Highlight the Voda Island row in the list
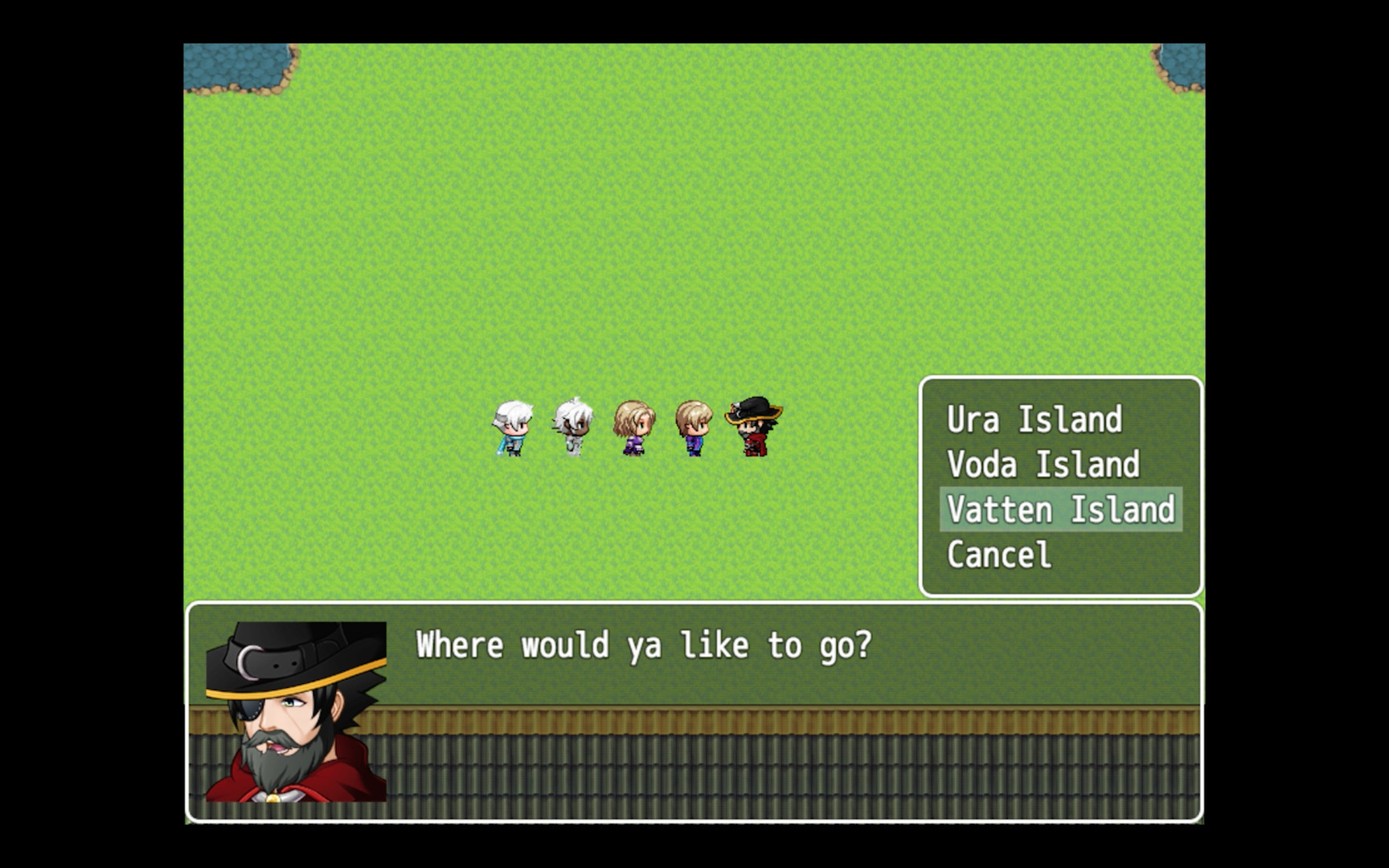The width and height of the screenshot is (1389, 868). point(1043,464)
